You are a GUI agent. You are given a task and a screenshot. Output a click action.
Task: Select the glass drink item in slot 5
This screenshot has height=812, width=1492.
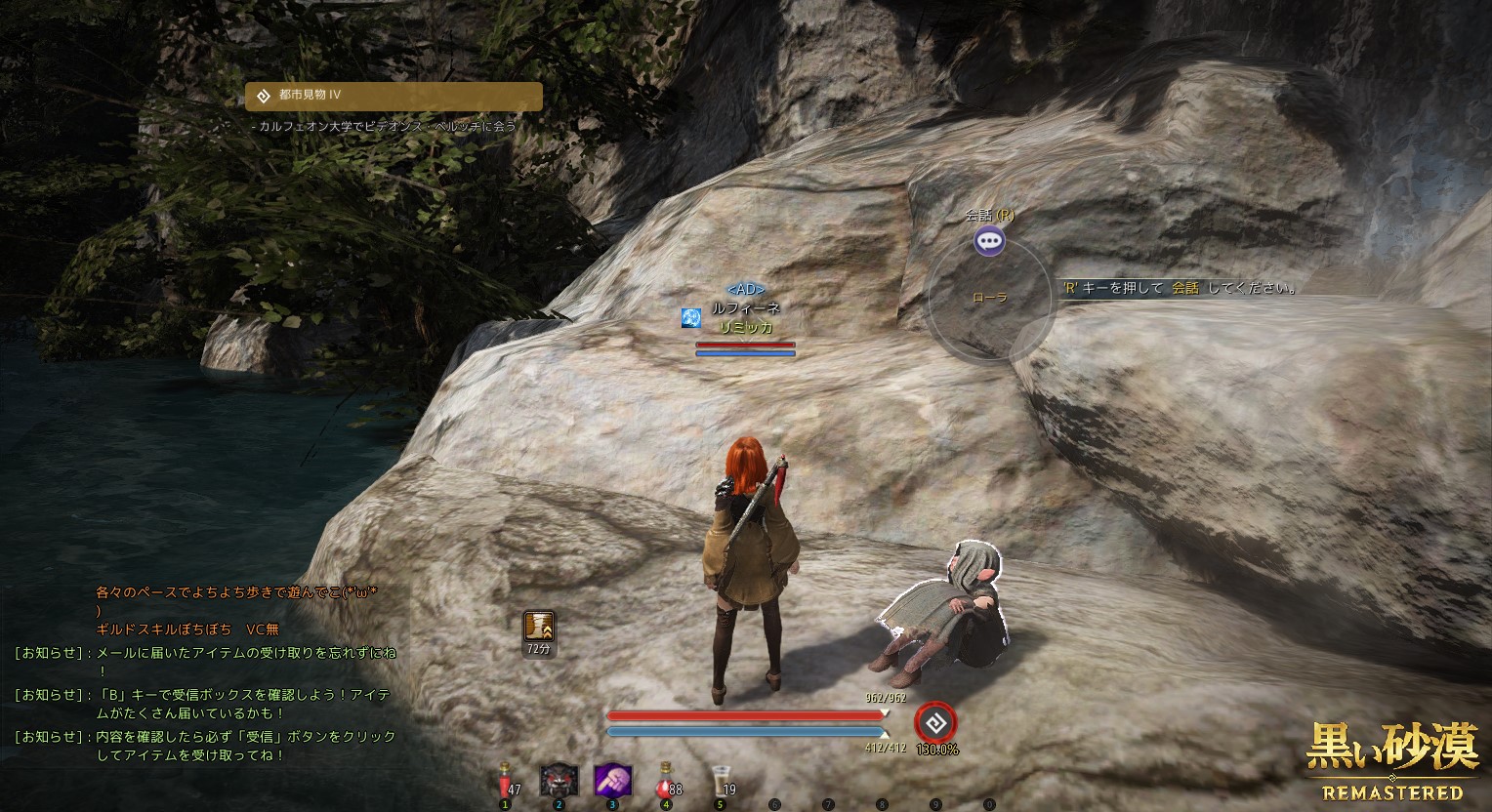(721, 781)
